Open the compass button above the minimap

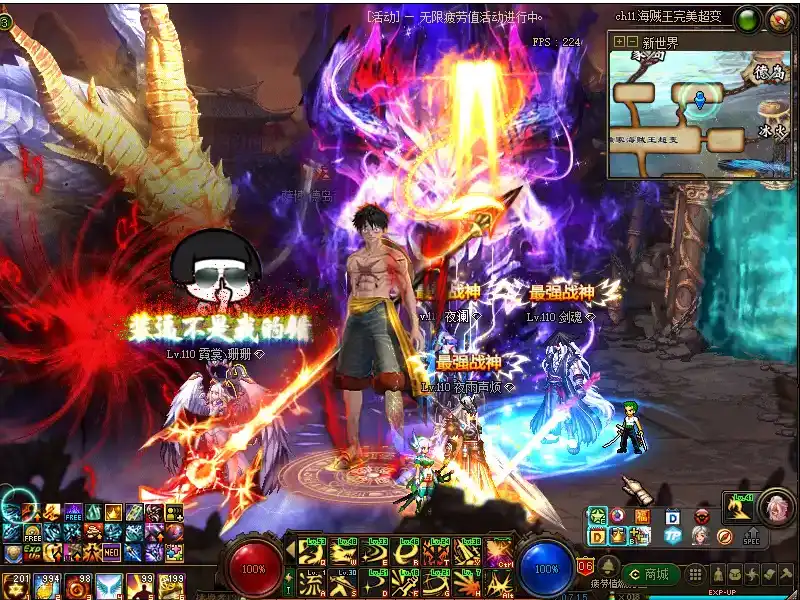click(x=779, y=19)
